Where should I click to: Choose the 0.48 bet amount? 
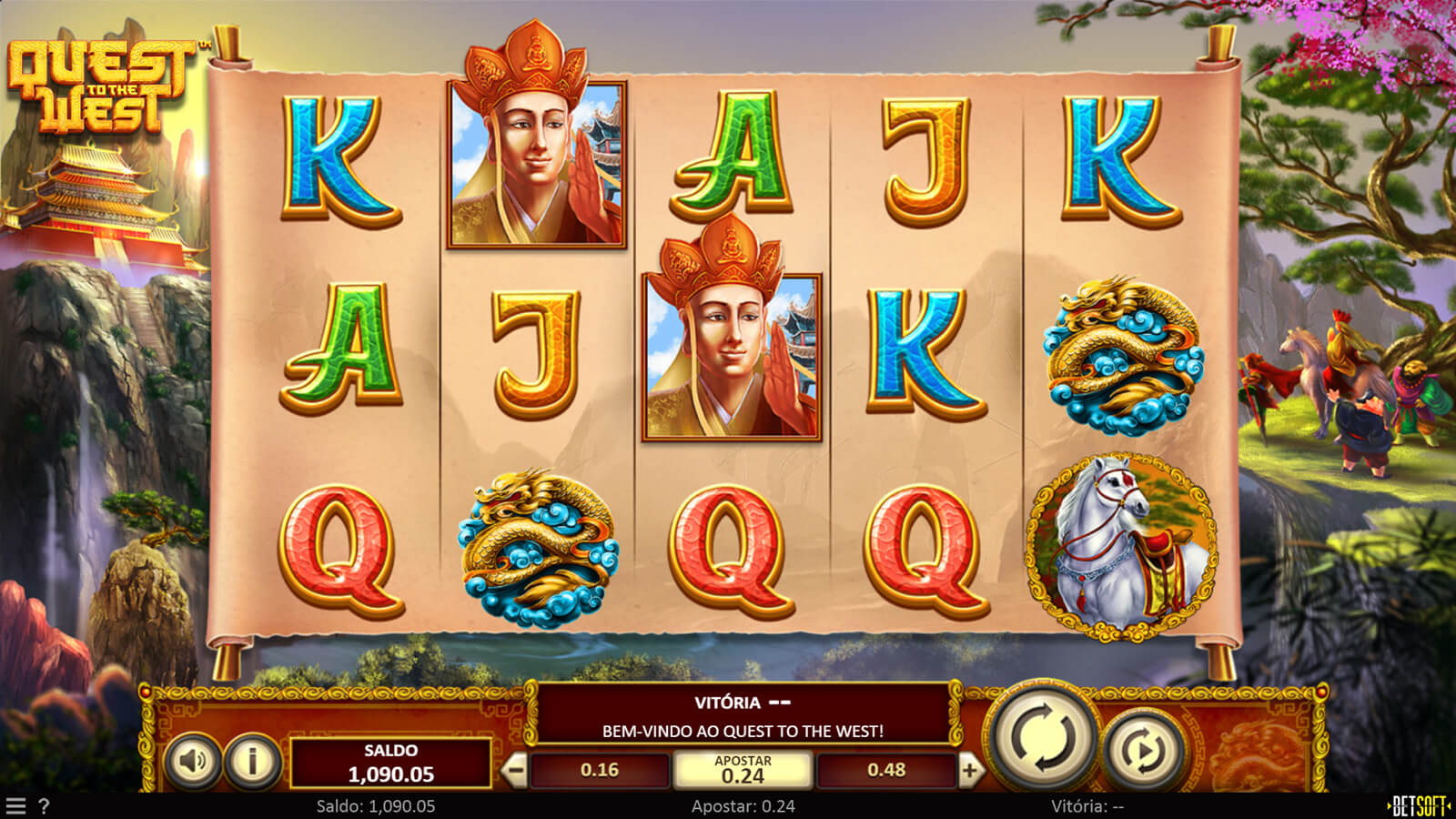[x=885, y=771]
